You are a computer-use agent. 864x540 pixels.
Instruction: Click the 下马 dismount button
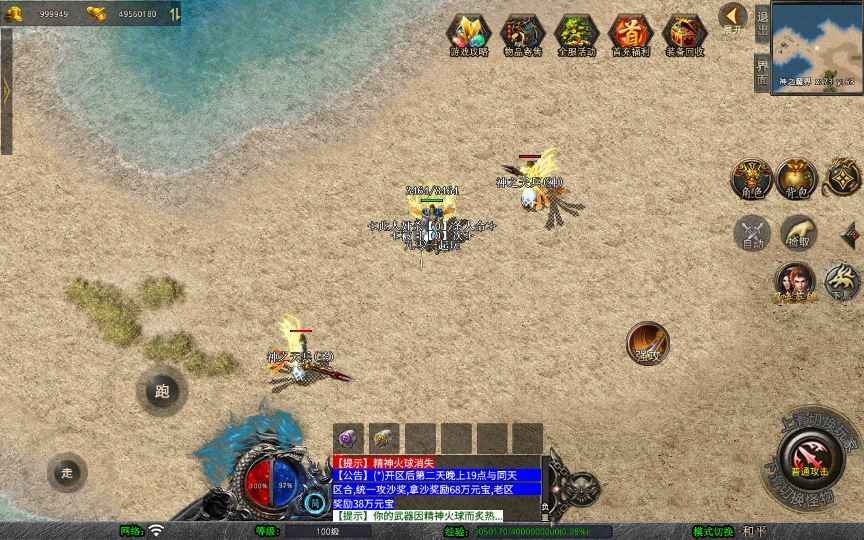[x=842, y=283]
